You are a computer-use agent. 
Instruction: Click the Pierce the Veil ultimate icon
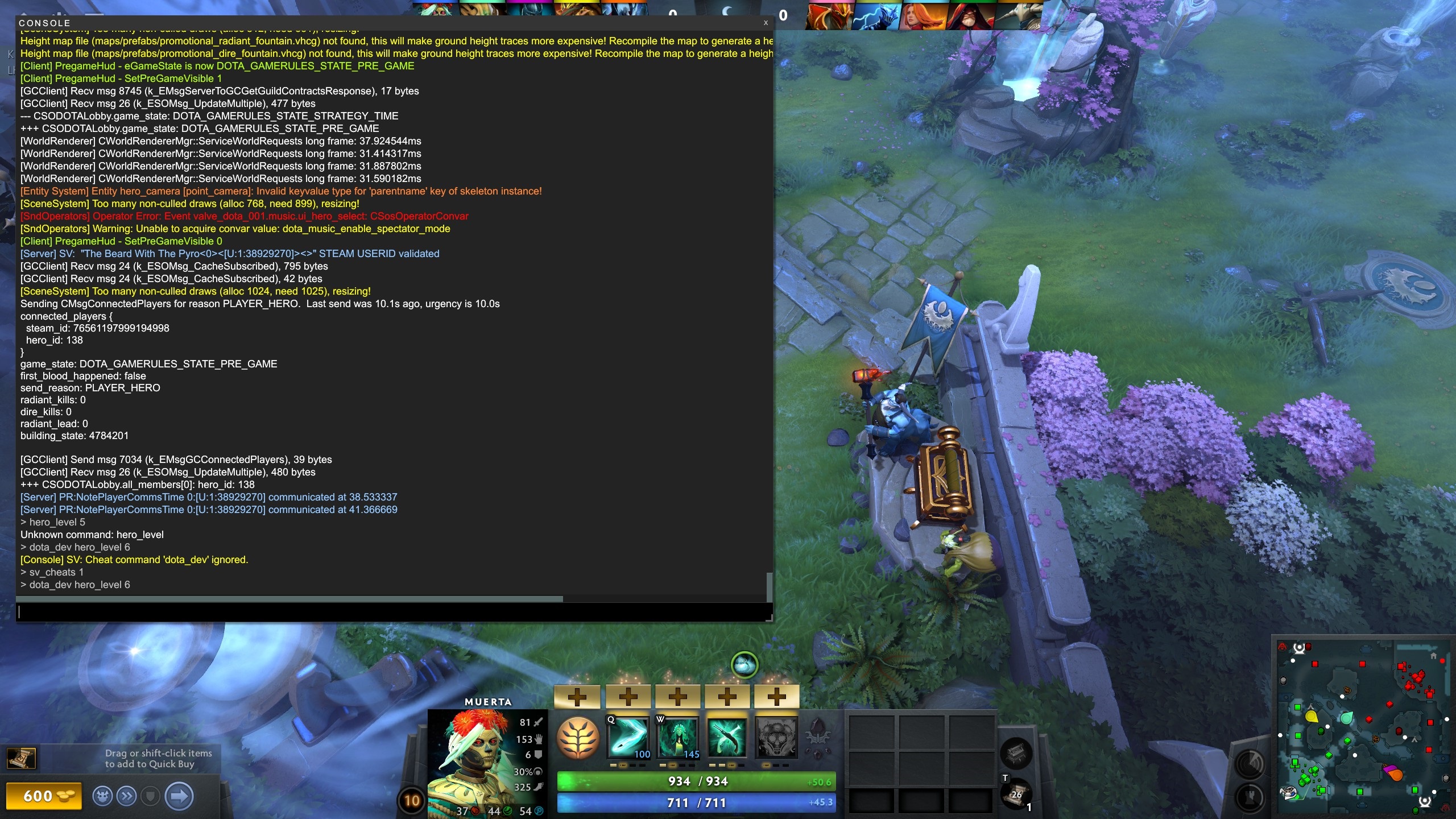pos(778,739)
